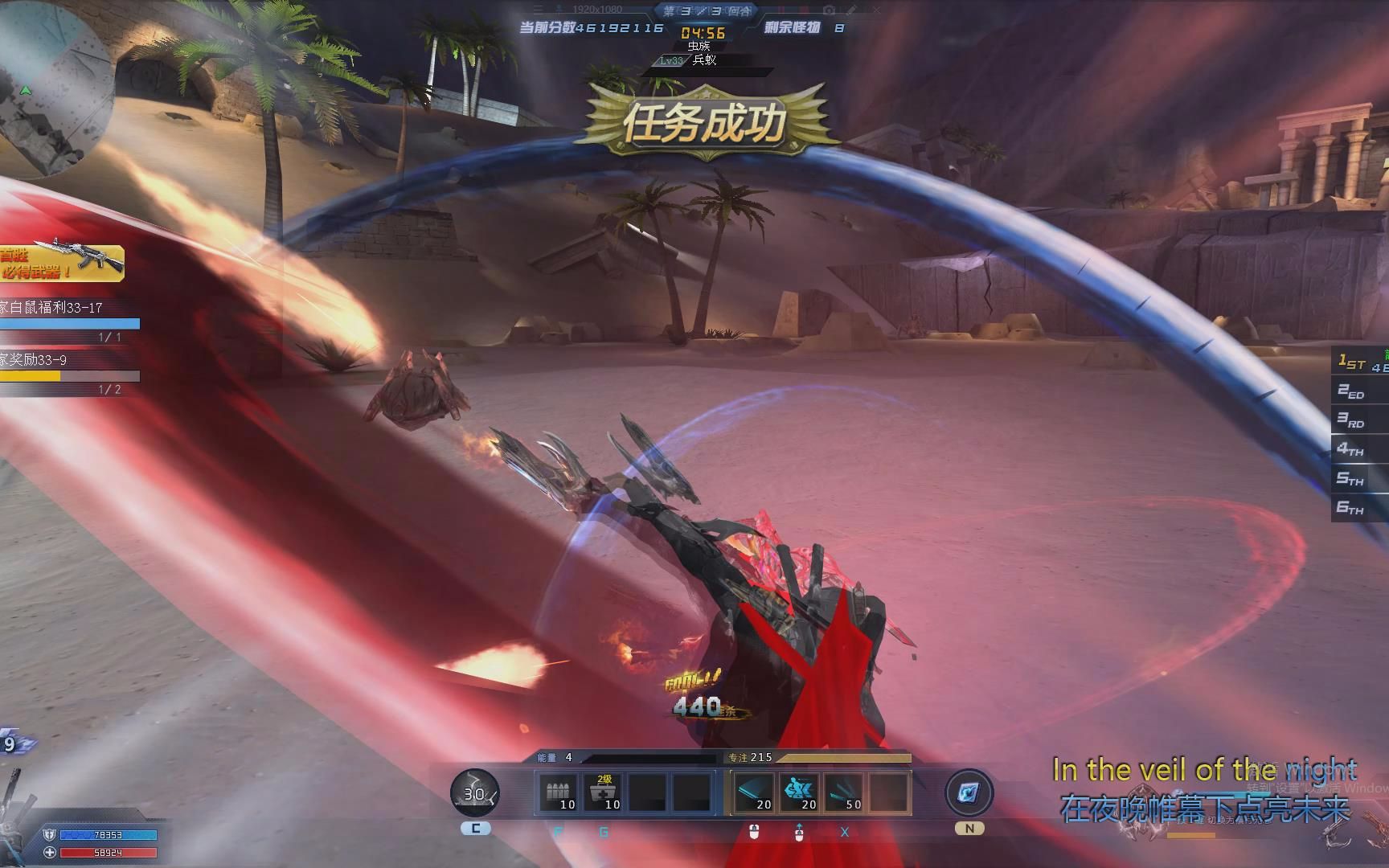Activate the round lightning skill showing 30
The height and width of the screenshot is (868, 1389).
tap(474, 793)
